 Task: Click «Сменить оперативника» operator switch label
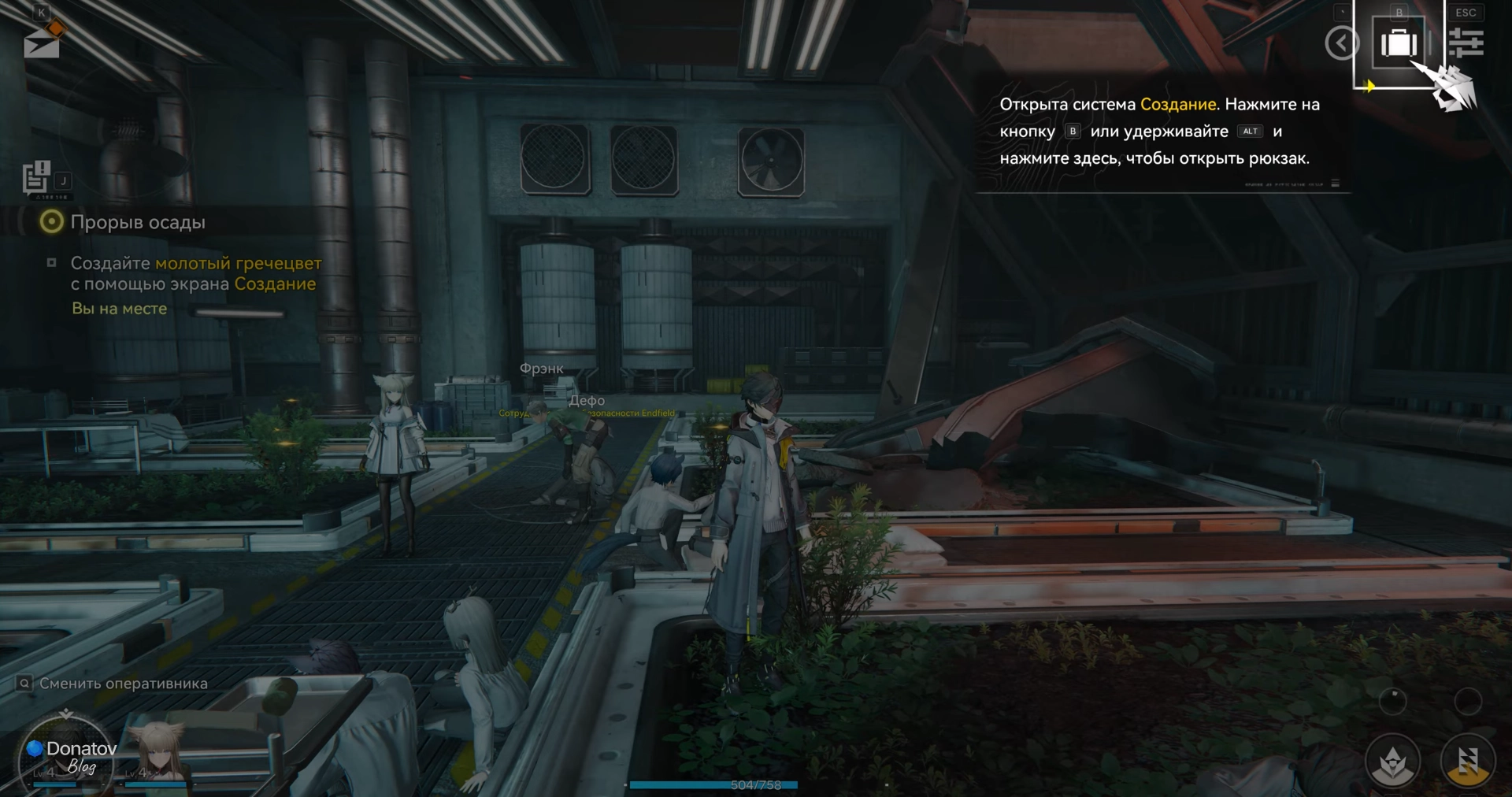[123, 684]
